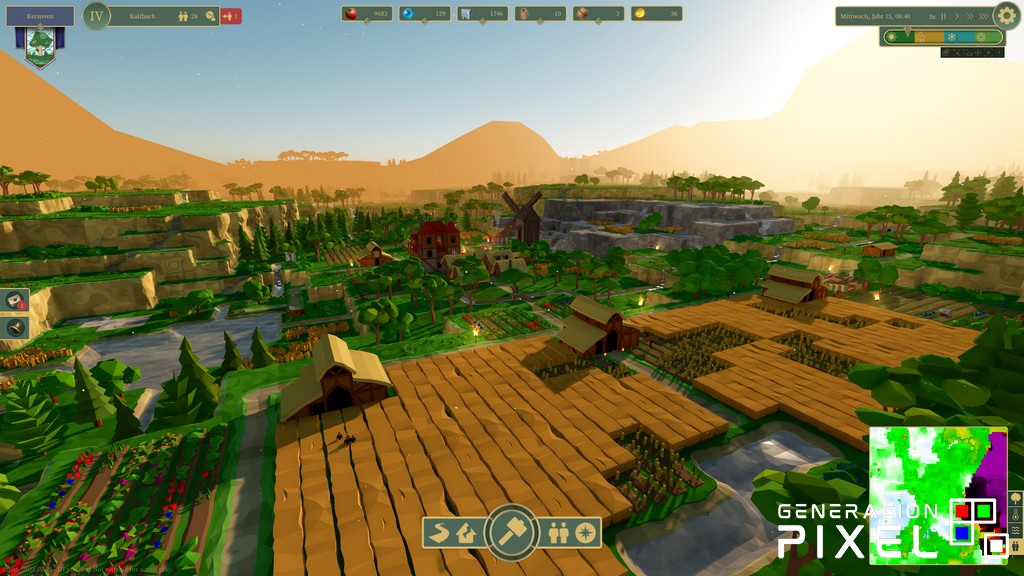Toggle the tree overlay beside minimap
Screen dimensions: 1024x576
point(1015,497)
